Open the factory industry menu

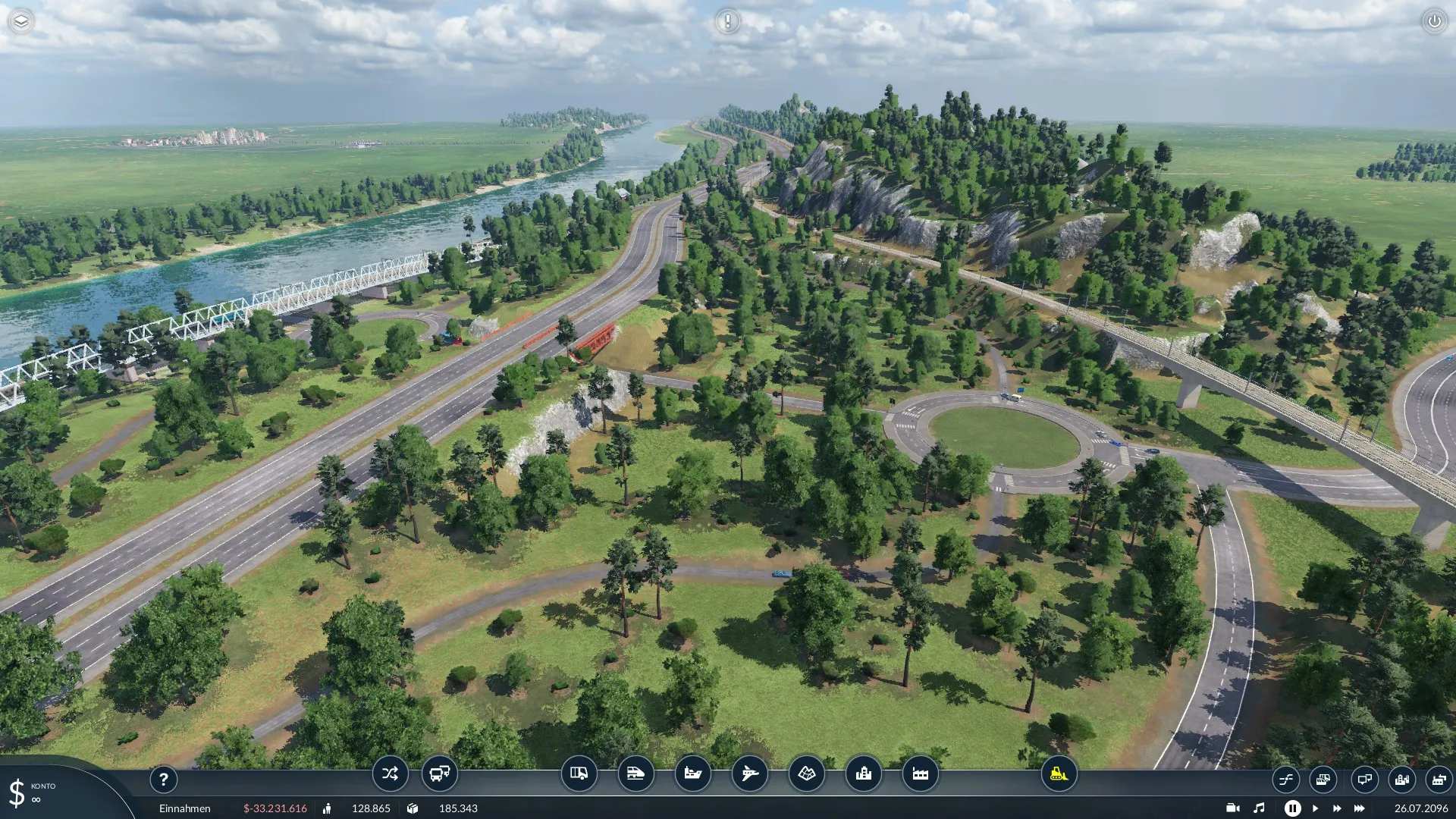pos(920,774)
